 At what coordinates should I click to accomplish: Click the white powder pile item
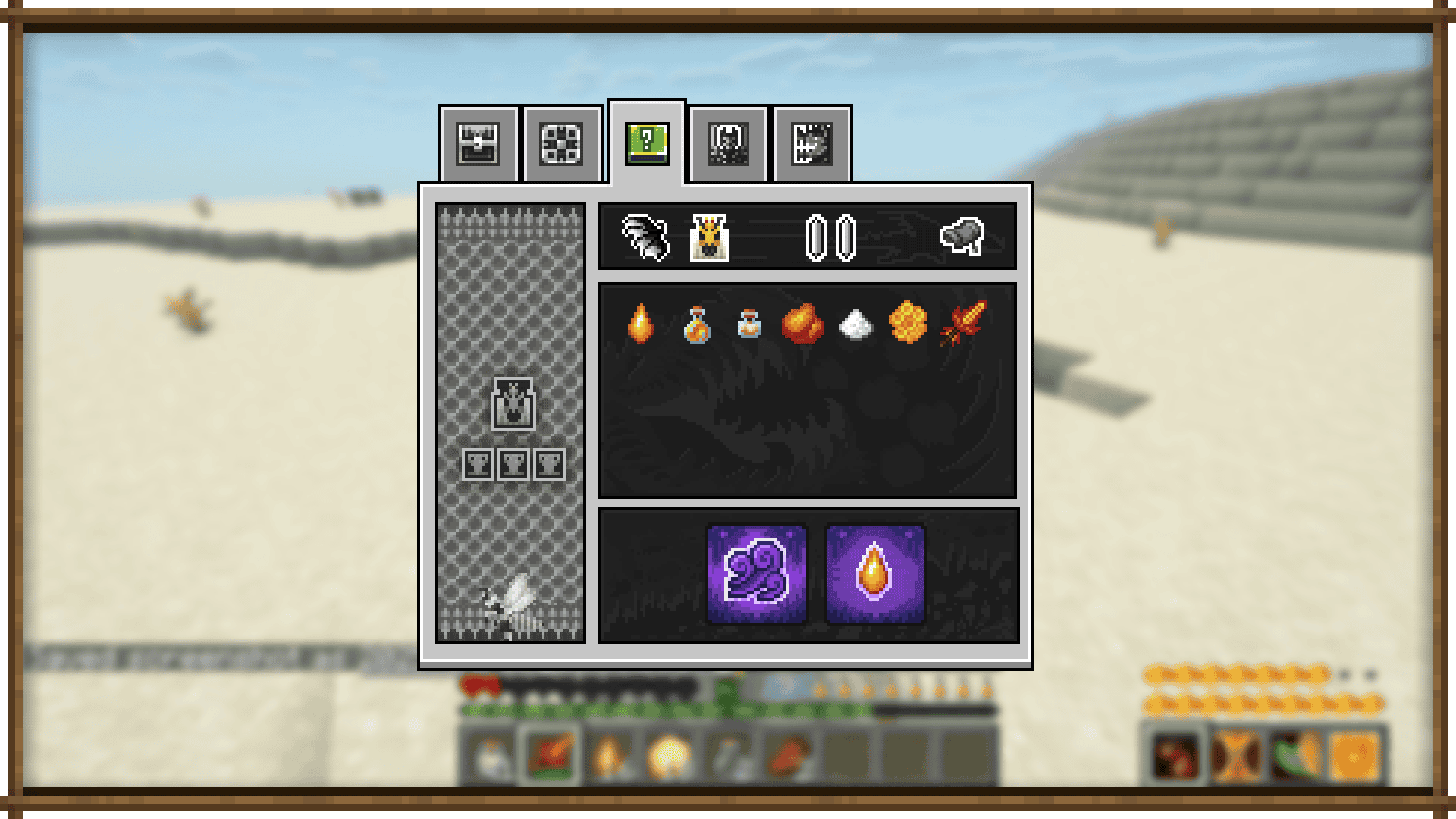click(x=855, y=325)
